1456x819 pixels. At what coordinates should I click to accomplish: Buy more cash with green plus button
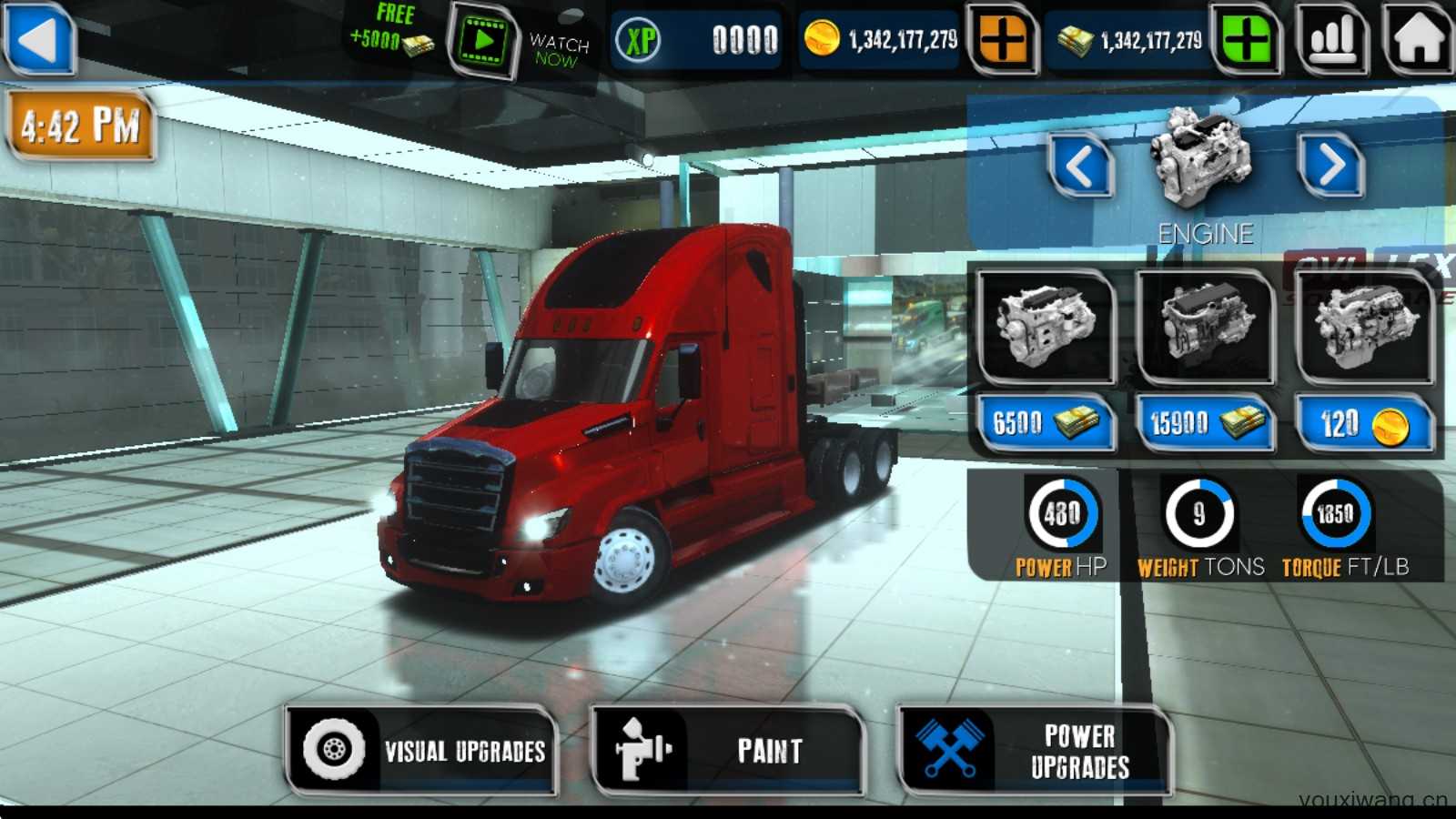point(1246,40)
